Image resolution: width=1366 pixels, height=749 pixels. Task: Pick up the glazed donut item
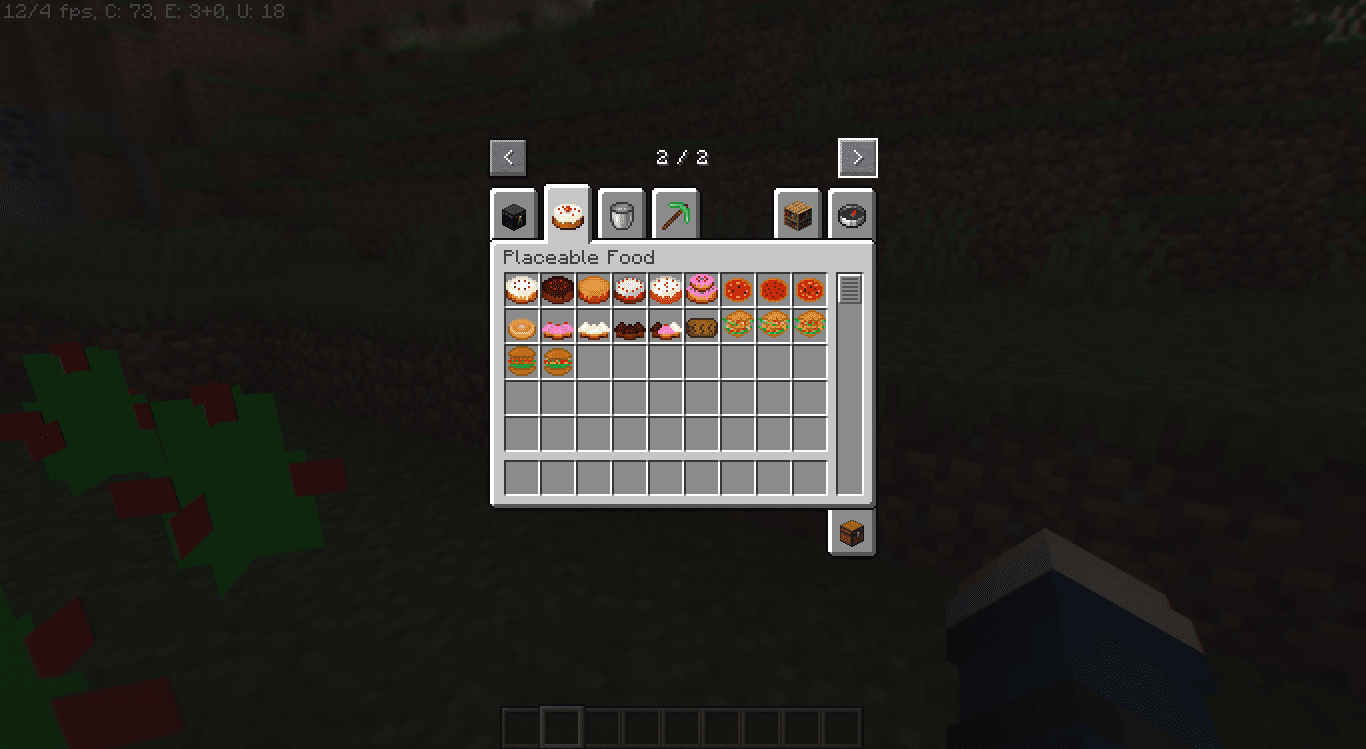point(520,325)
